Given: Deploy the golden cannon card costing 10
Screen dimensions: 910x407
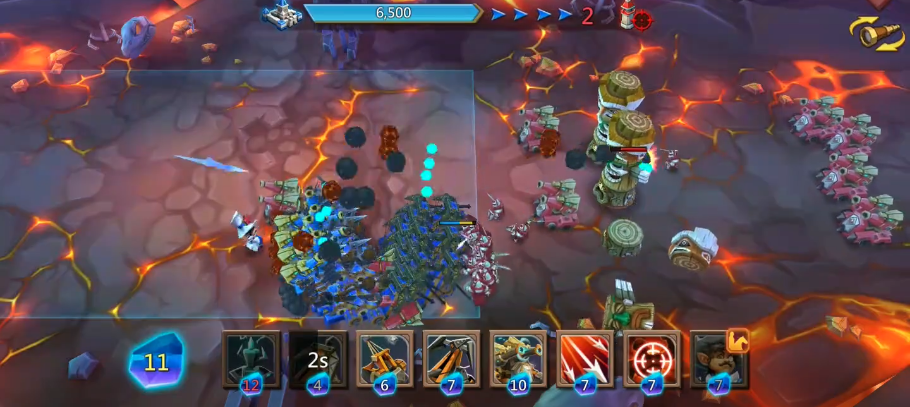Looking at the screenshot, I should pos(518,359).
